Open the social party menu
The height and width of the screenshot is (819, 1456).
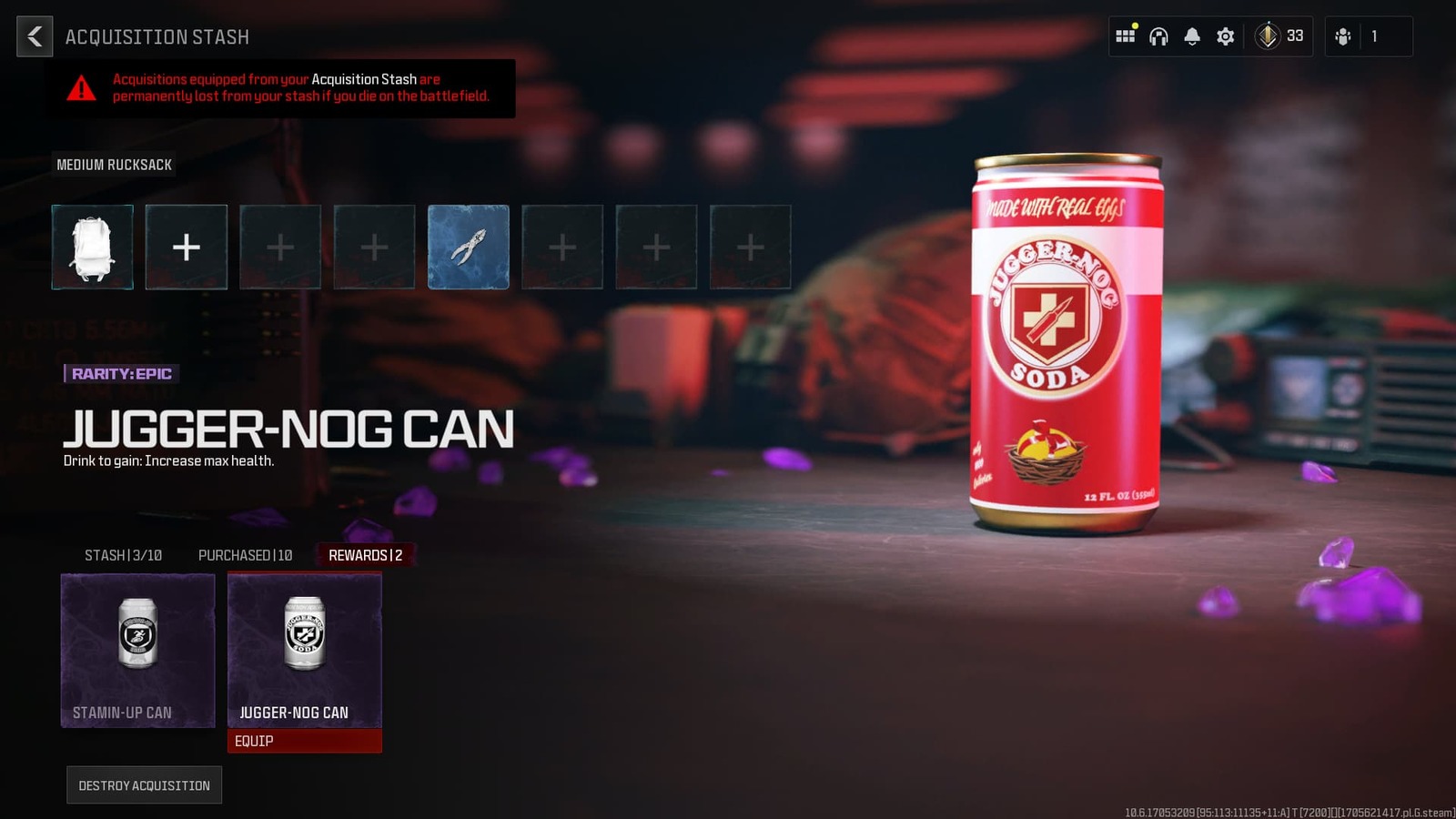[1342, 36]
